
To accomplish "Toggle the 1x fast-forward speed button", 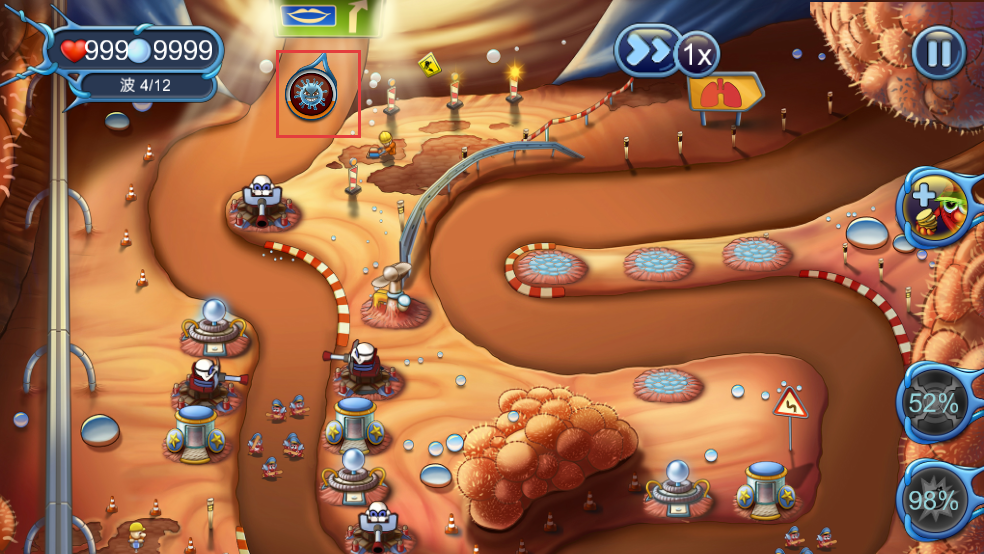I will pos(667,53).
